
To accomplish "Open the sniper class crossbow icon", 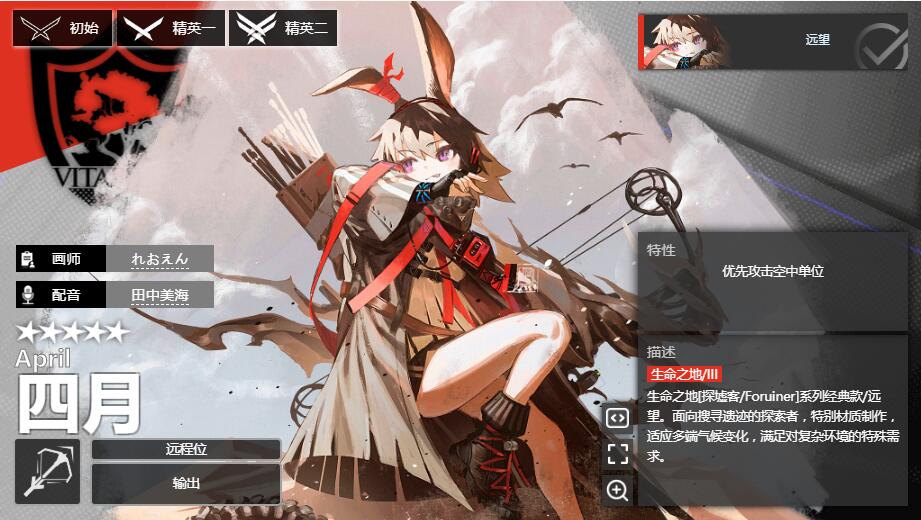I will pyautogui.click(x=48, y=471).
